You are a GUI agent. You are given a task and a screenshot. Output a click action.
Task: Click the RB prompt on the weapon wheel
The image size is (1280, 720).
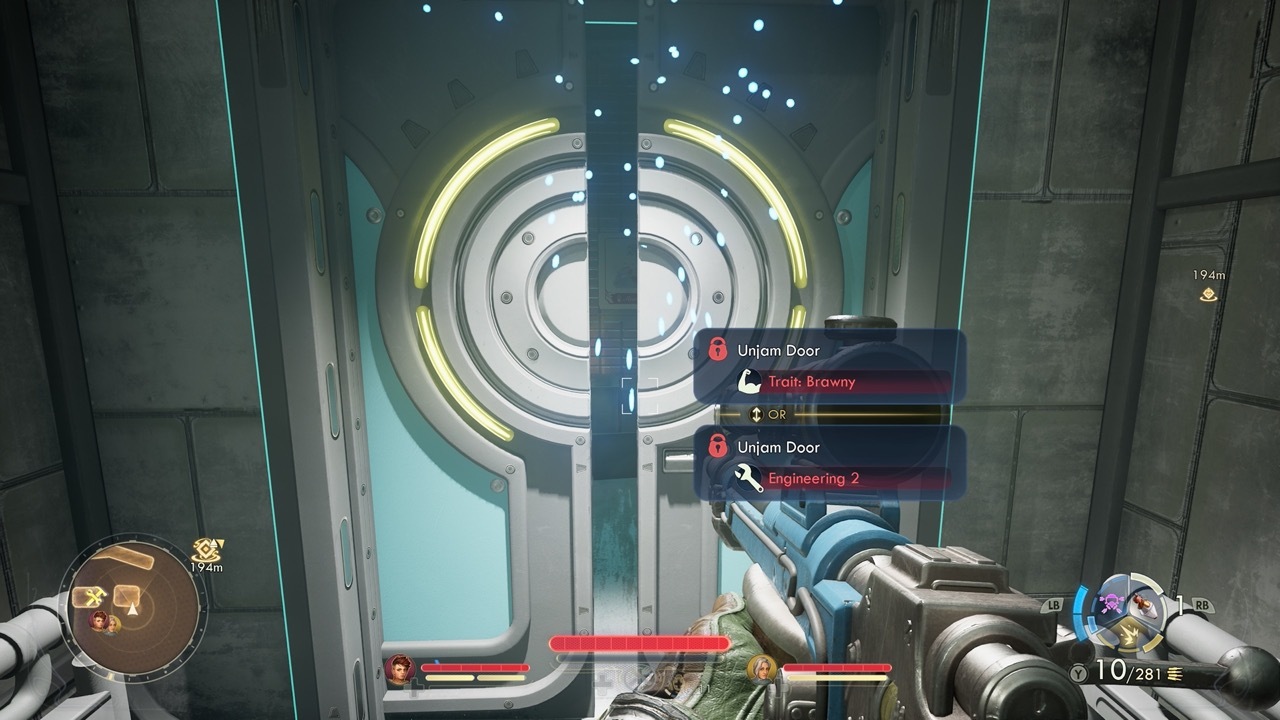1204,605
